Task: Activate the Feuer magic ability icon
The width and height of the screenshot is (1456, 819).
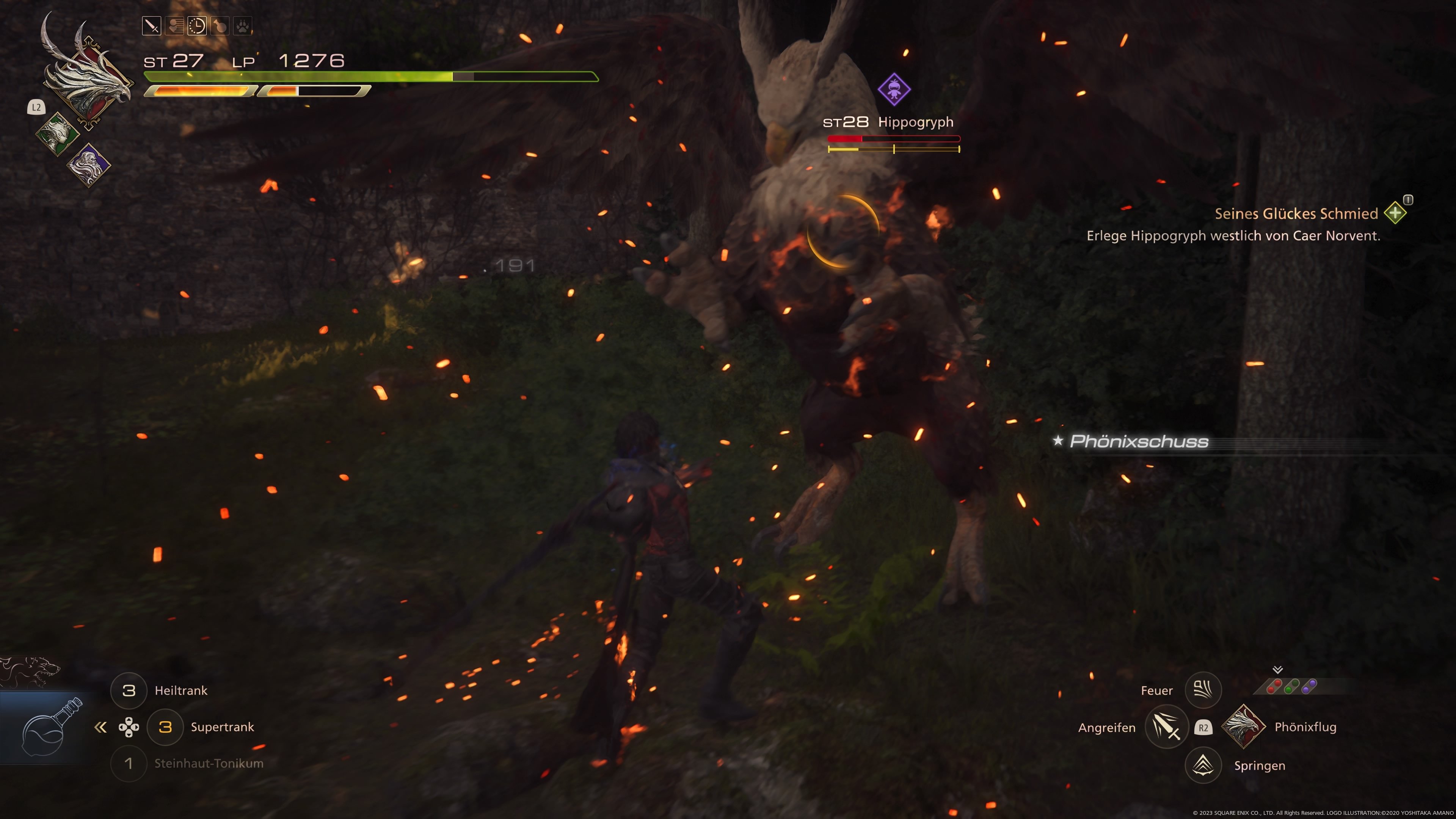Action: point(1203,690)
